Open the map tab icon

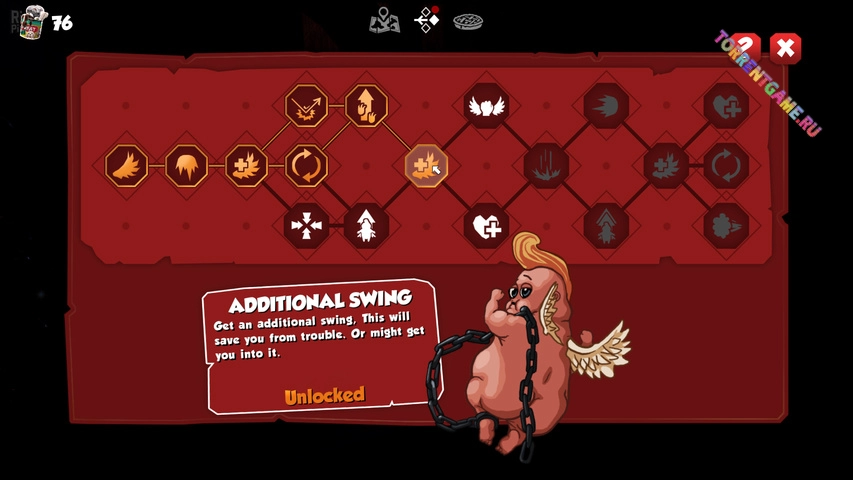(x=384, y=19)
